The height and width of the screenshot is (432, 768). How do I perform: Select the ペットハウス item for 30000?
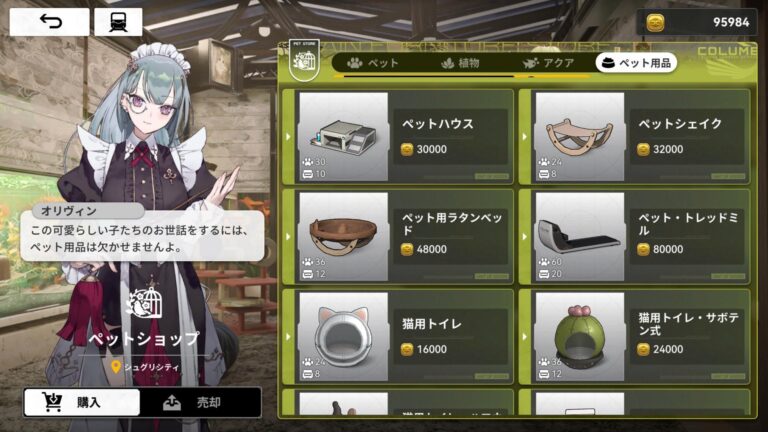click(398, 136)
